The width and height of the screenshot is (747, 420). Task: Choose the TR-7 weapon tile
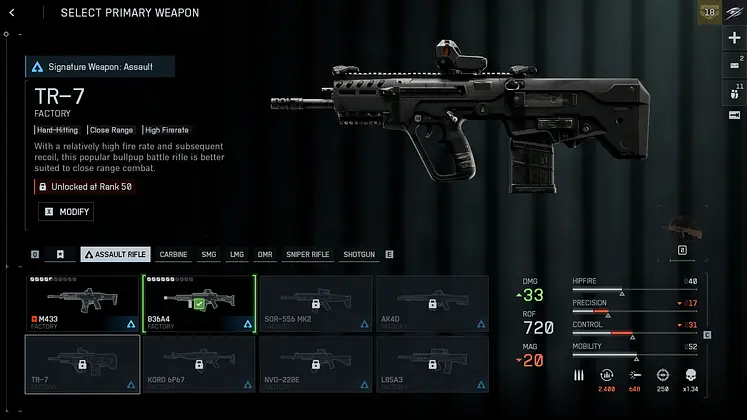point(82,363)
